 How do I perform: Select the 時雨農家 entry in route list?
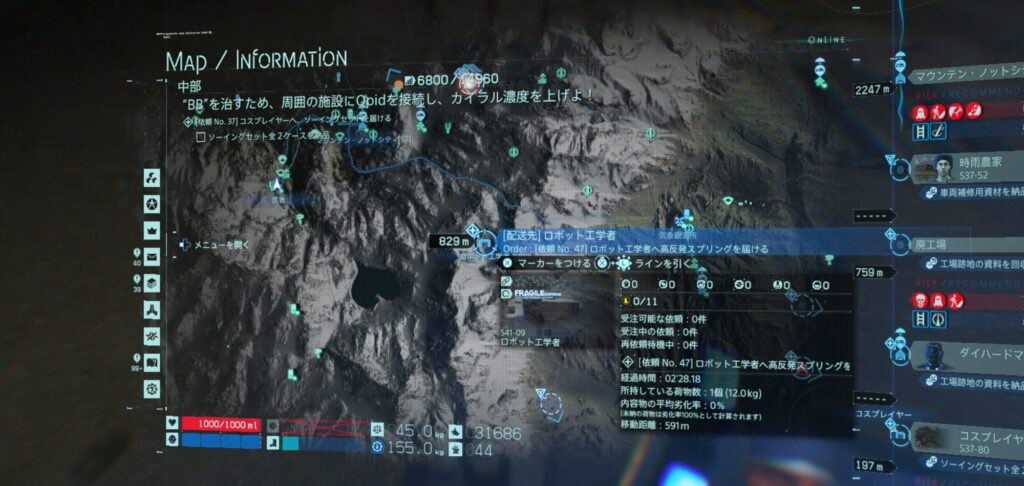pyautogui.click(x=962, y=166)
